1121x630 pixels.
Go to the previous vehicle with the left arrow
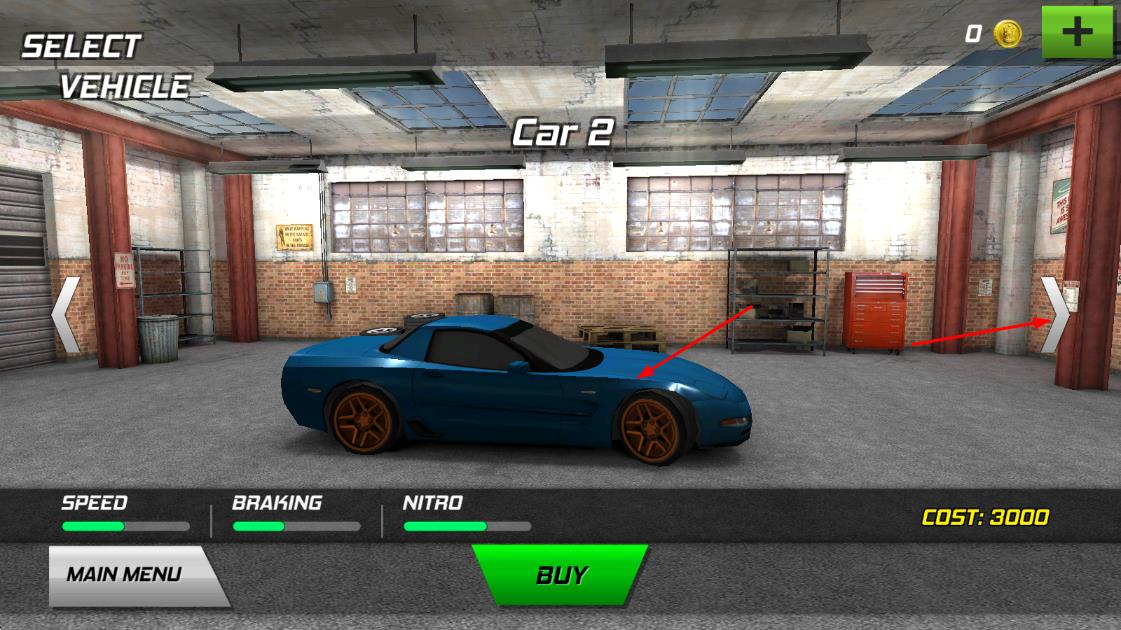point(66,315)
